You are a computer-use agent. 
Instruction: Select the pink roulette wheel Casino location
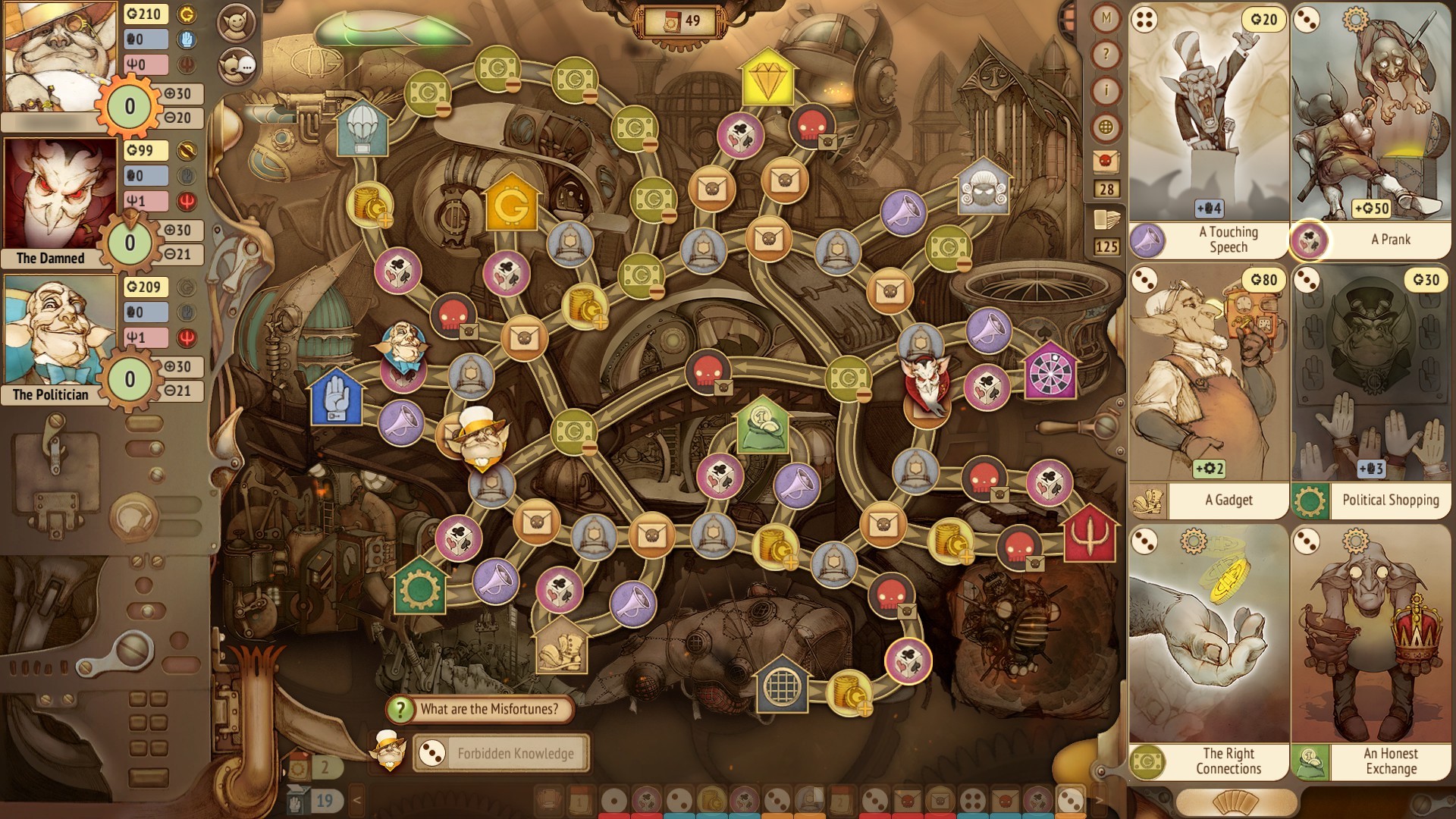(1053, 373)
